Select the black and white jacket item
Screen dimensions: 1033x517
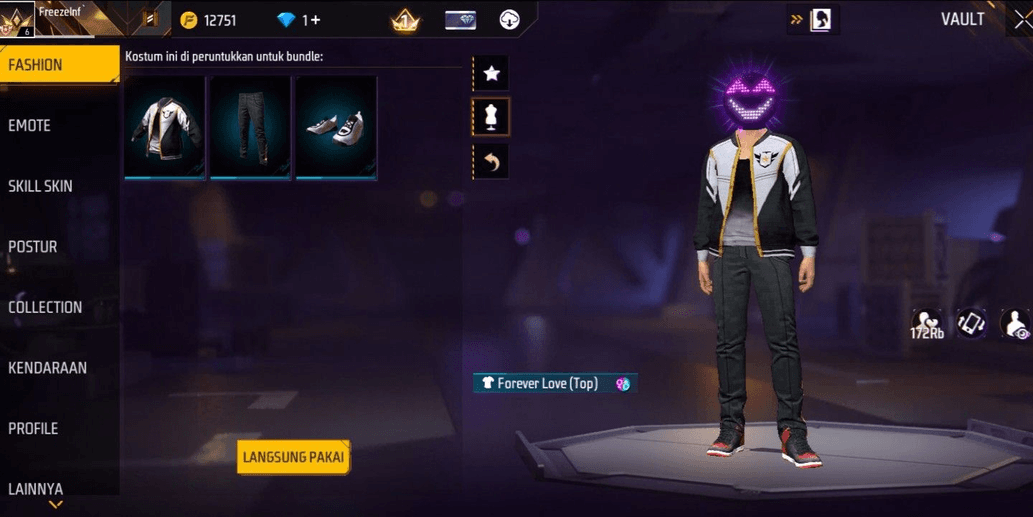tap(165, 127)
